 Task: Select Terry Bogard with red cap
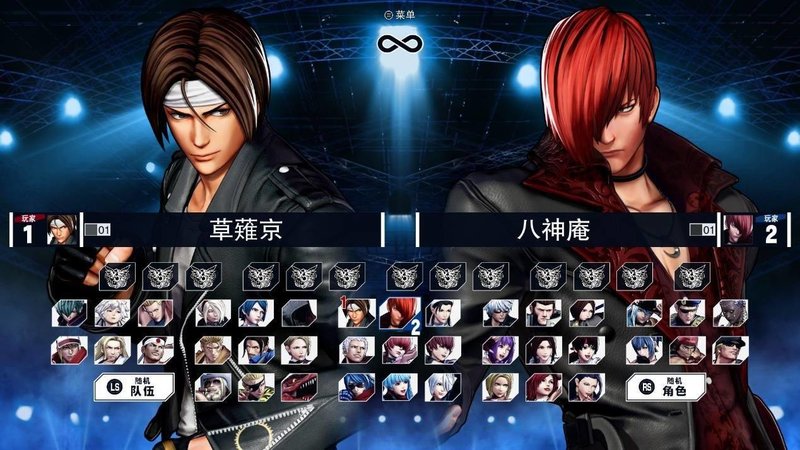click(x=68, y=350)
